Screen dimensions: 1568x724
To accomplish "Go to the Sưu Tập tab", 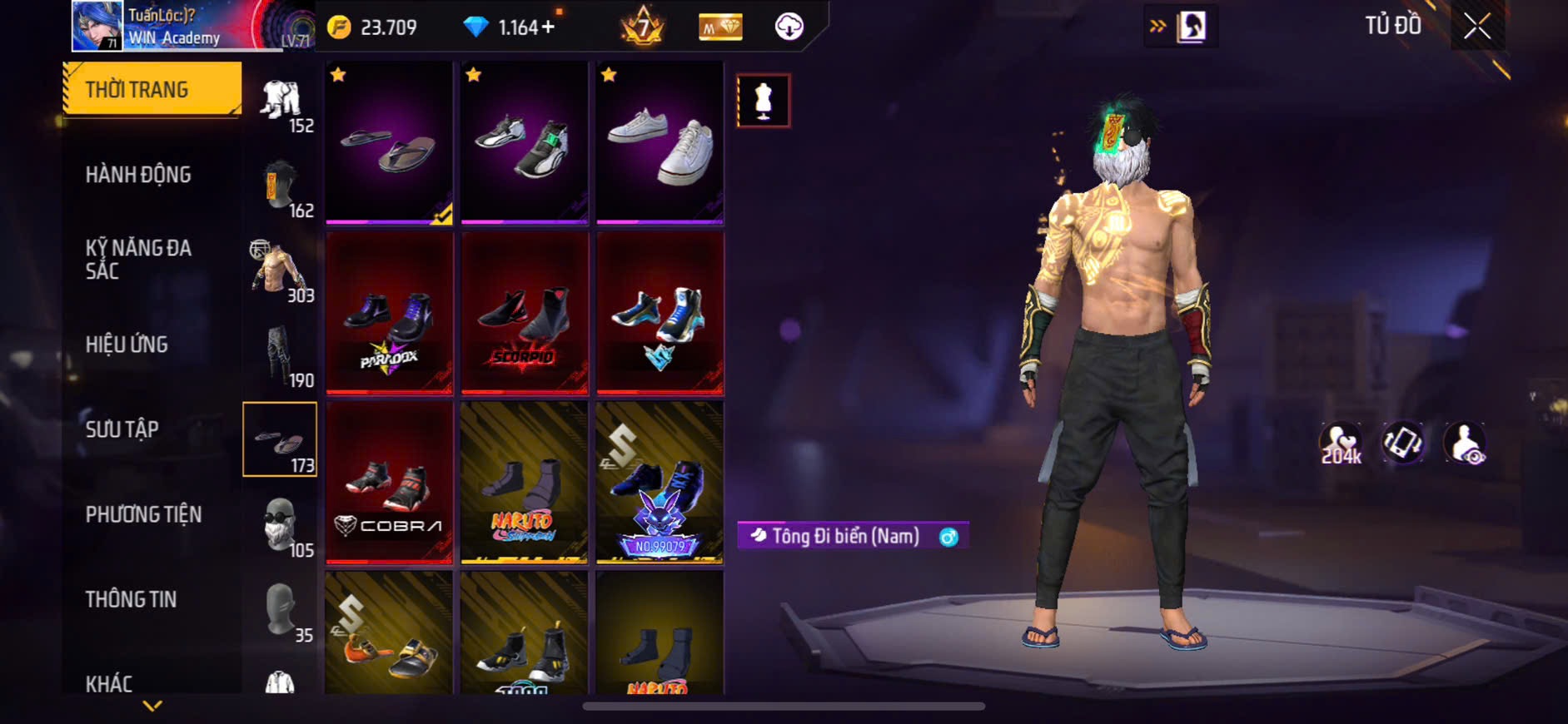I will [122, 429].
